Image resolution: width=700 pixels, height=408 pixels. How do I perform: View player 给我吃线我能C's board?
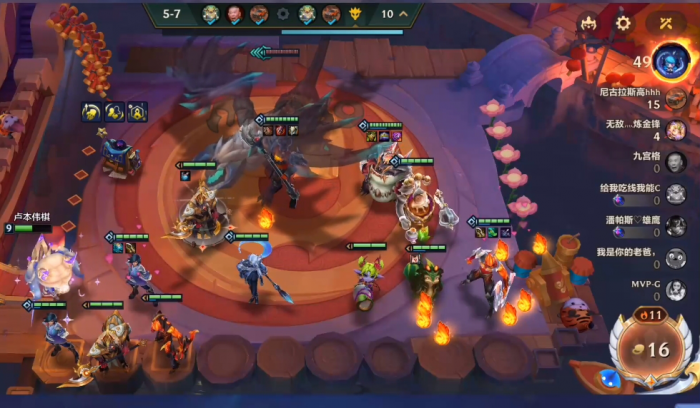pos(676,194)
